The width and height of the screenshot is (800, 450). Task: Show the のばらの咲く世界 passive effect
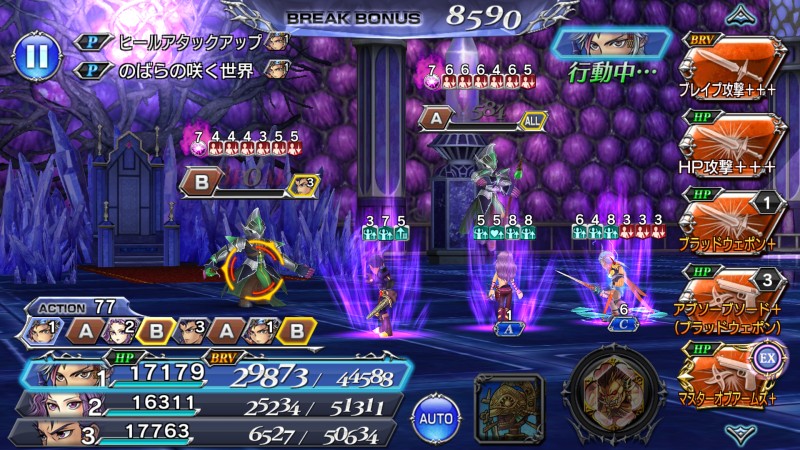point(185,70)
